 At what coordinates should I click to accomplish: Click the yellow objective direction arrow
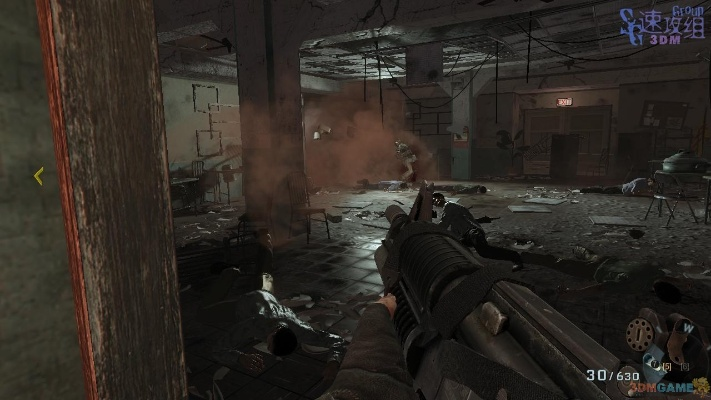point(38,176)
